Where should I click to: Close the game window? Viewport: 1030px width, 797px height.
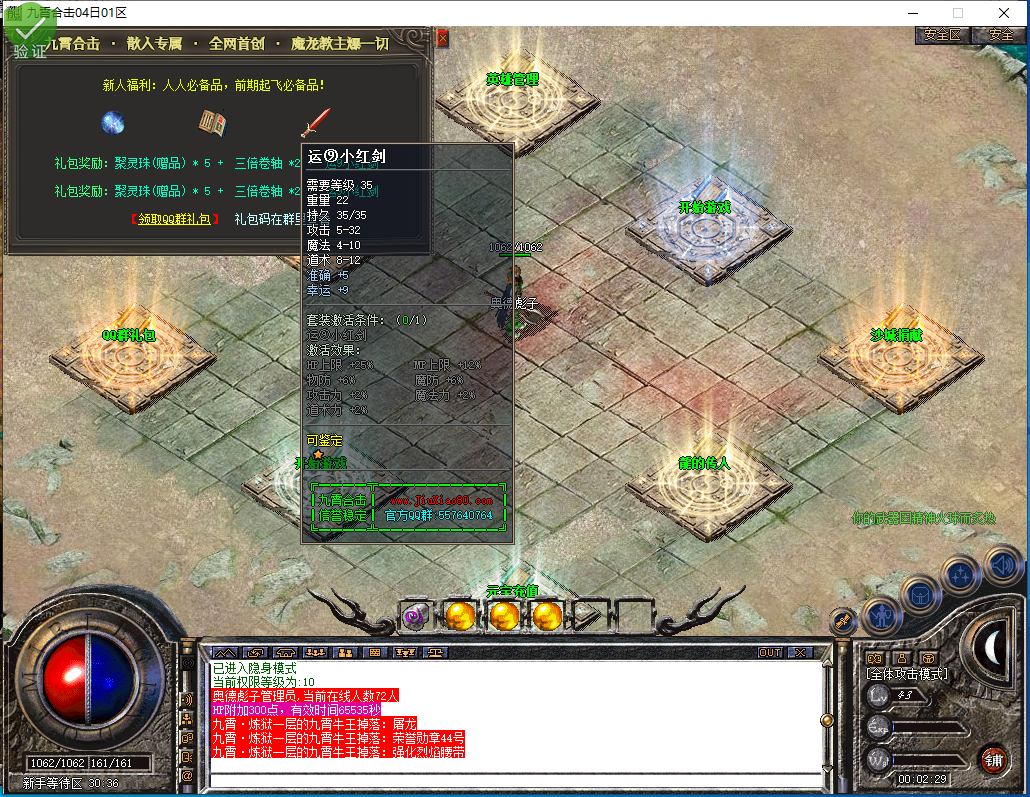coord(1003,13)
